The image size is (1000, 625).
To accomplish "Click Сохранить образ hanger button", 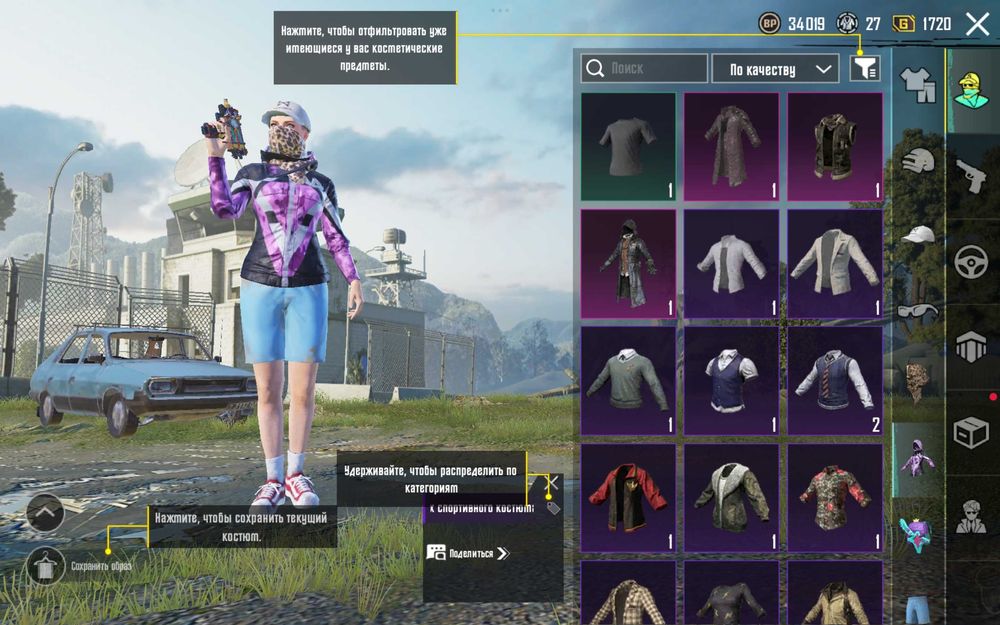I will pos(45,566).
